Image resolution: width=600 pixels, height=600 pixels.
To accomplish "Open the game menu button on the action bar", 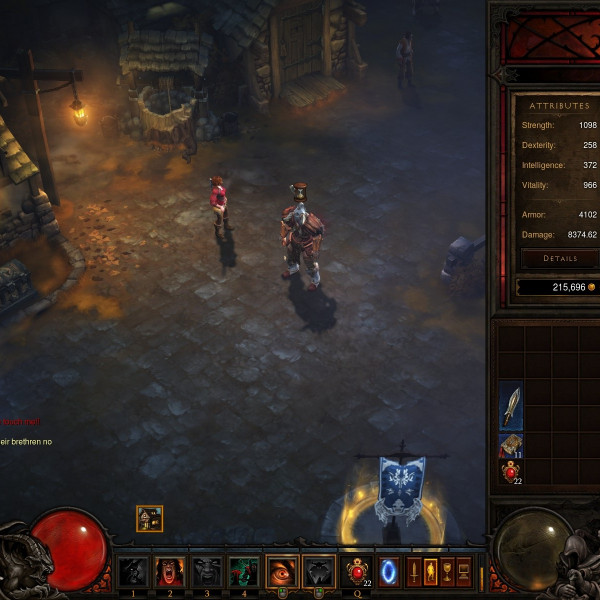I will tap(463, 572).
